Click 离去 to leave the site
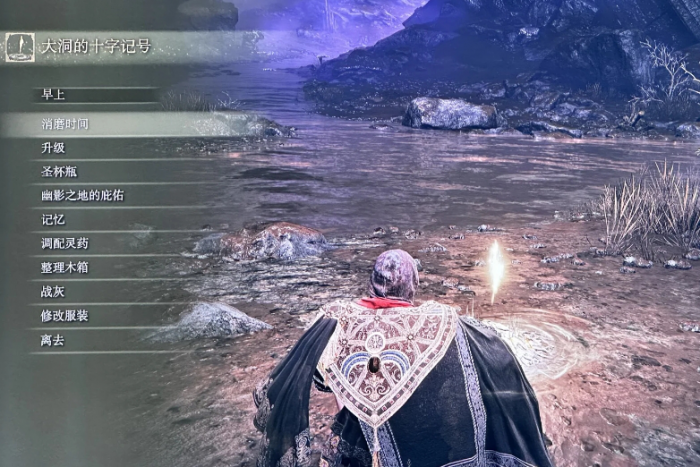 (54, 340)
